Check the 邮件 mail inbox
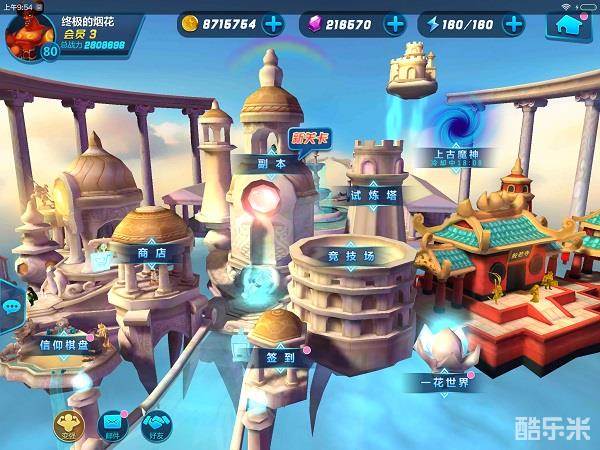Image resolution: width=600 pixels, height=450 pixels. 112,425
